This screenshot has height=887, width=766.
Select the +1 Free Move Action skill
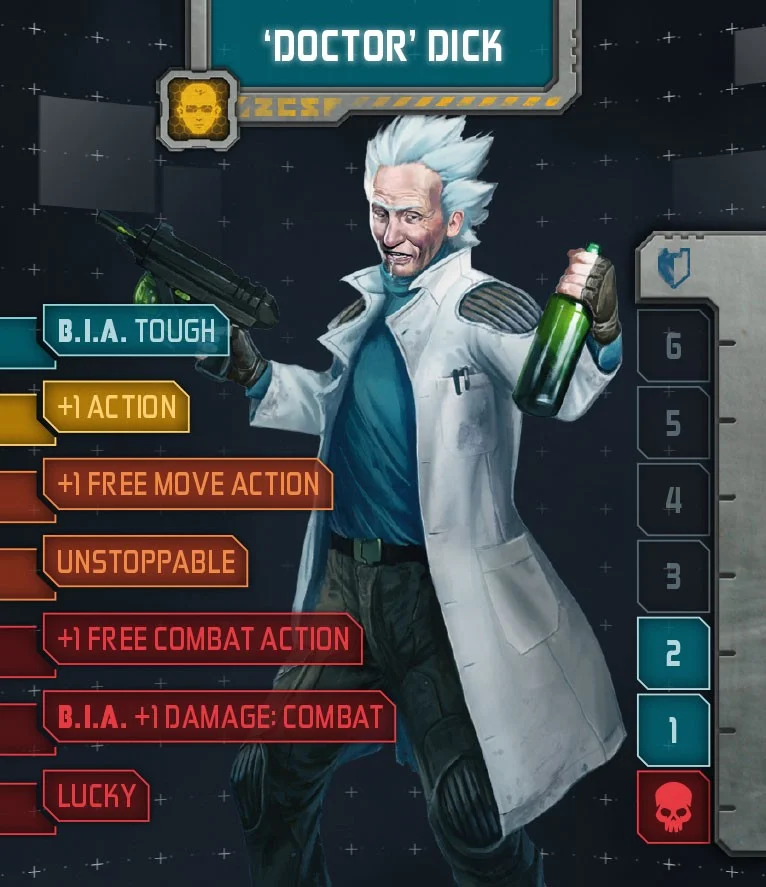[188, 484]
